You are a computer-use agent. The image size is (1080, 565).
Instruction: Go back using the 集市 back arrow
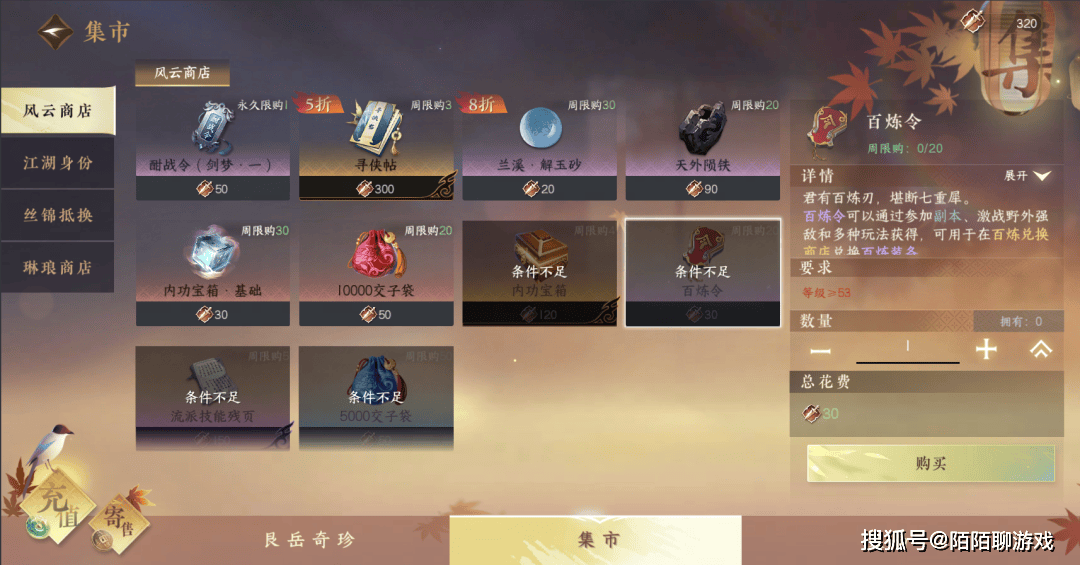coord(56,32)
